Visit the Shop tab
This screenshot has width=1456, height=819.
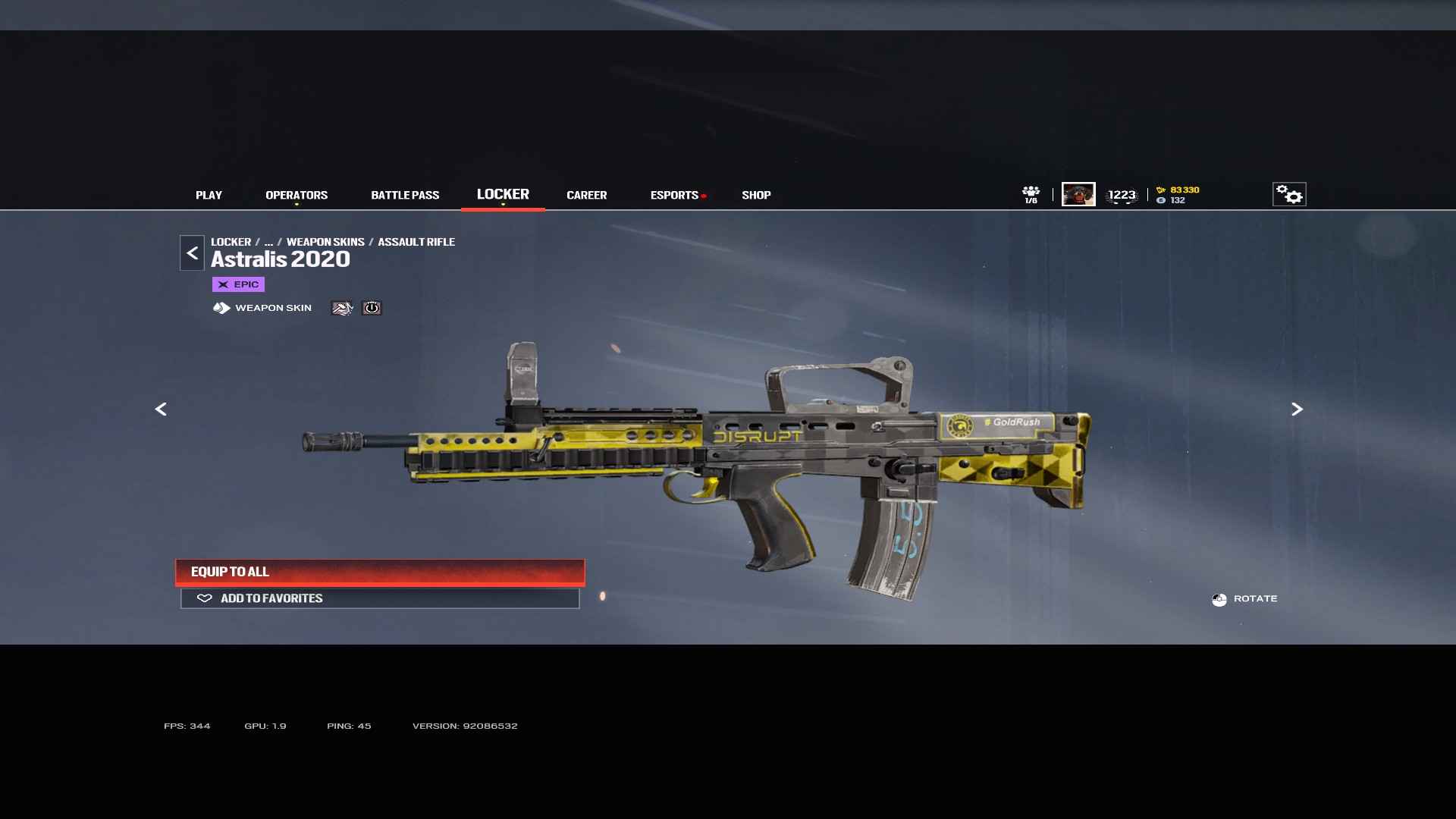[756, 195]
